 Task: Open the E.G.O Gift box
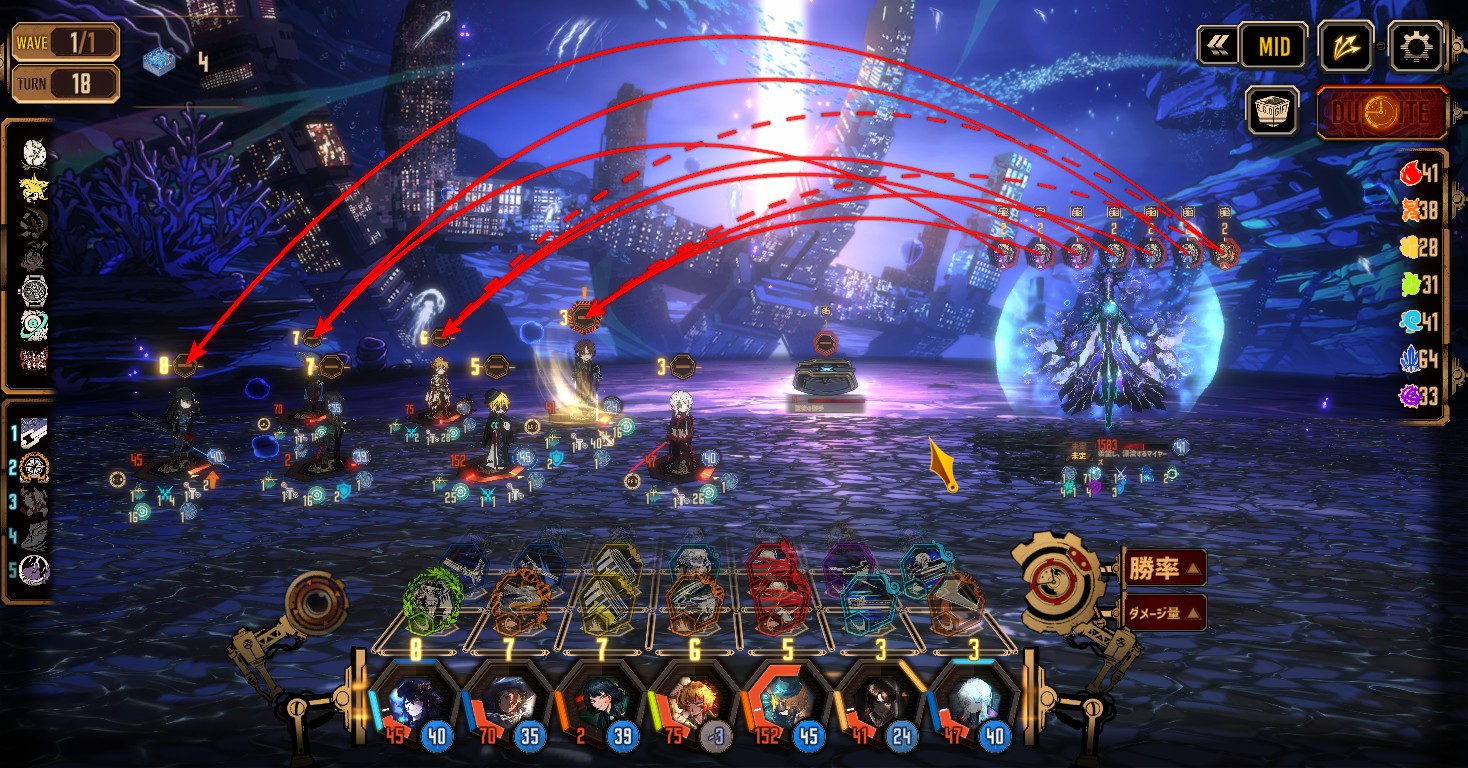[x=1272, y=110]
